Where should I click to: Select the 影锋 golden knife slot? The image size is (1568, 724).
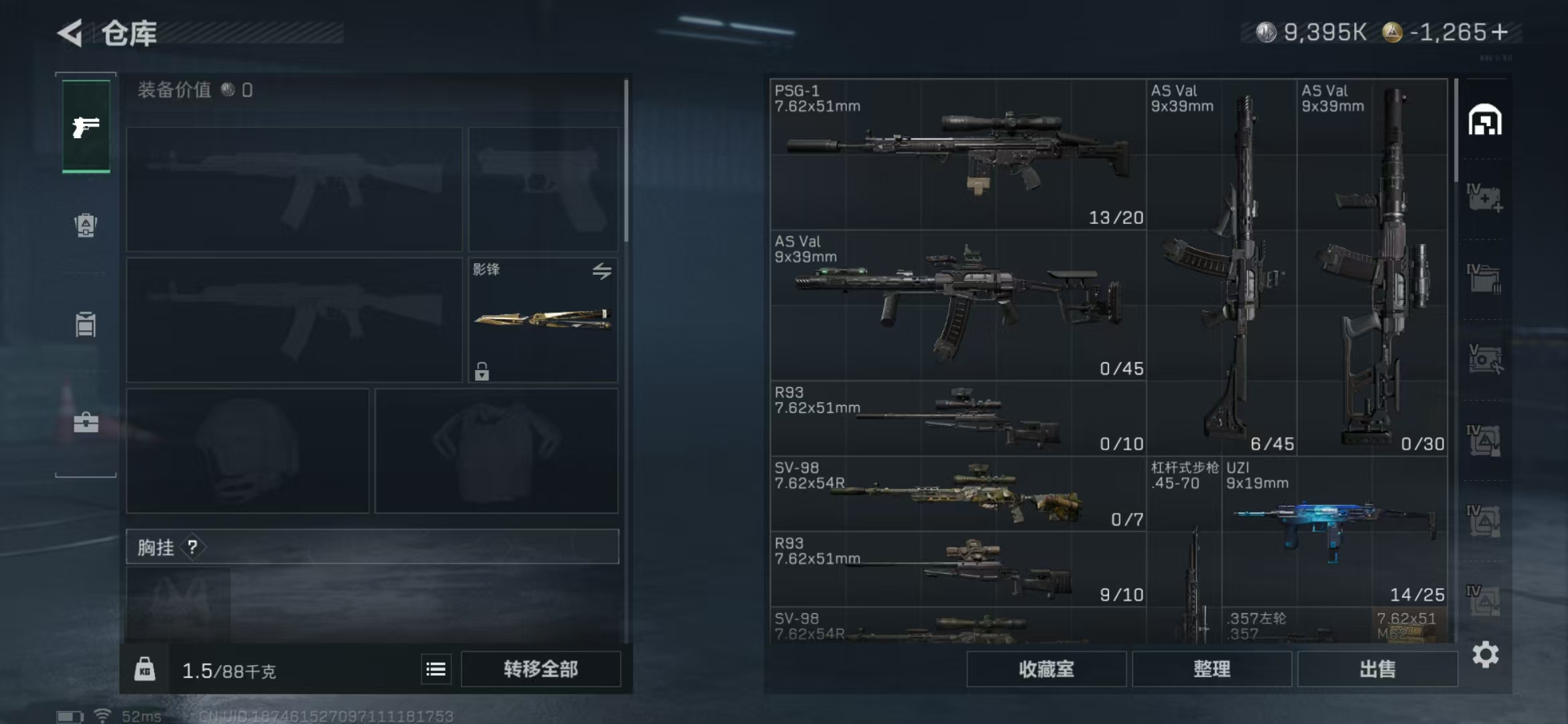pyautogui.click(x=543, y=320)
